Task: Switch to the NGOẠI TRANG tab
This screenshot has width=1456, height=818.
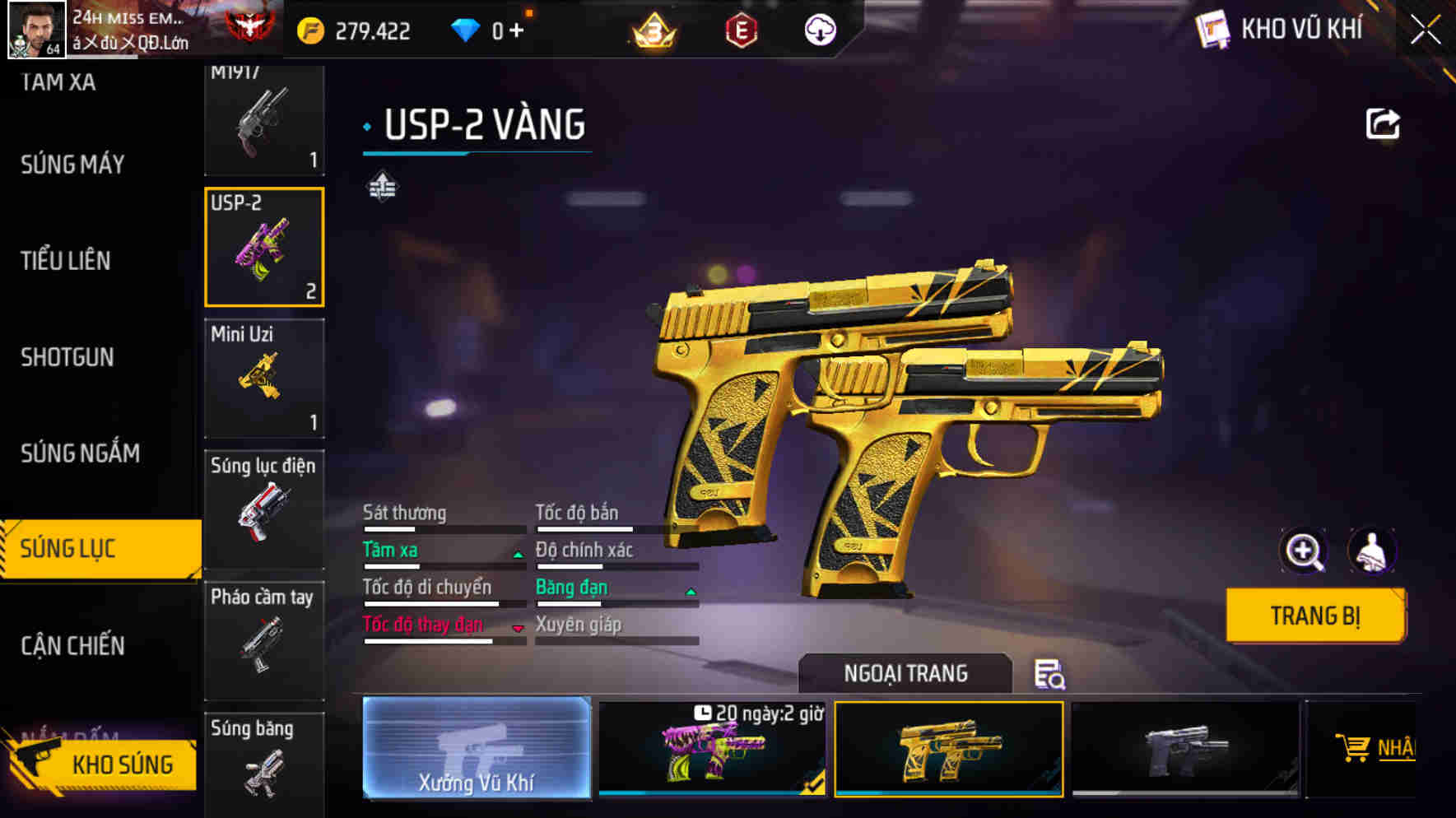Action: [905, 673]
